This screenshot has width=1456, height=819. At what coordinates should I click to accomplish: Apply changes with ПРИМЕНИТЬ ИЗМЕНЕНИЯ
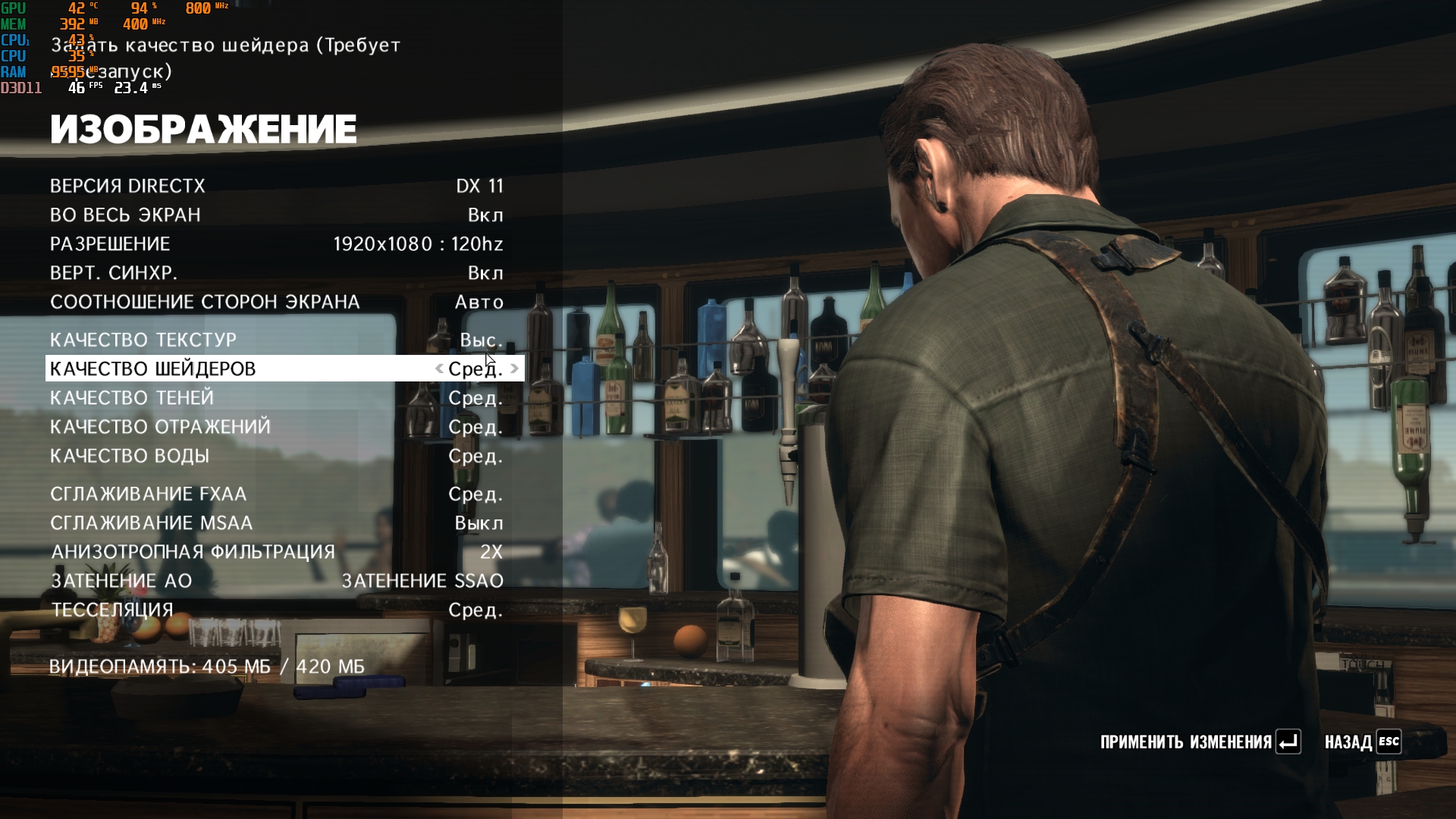coord(1200,742)
